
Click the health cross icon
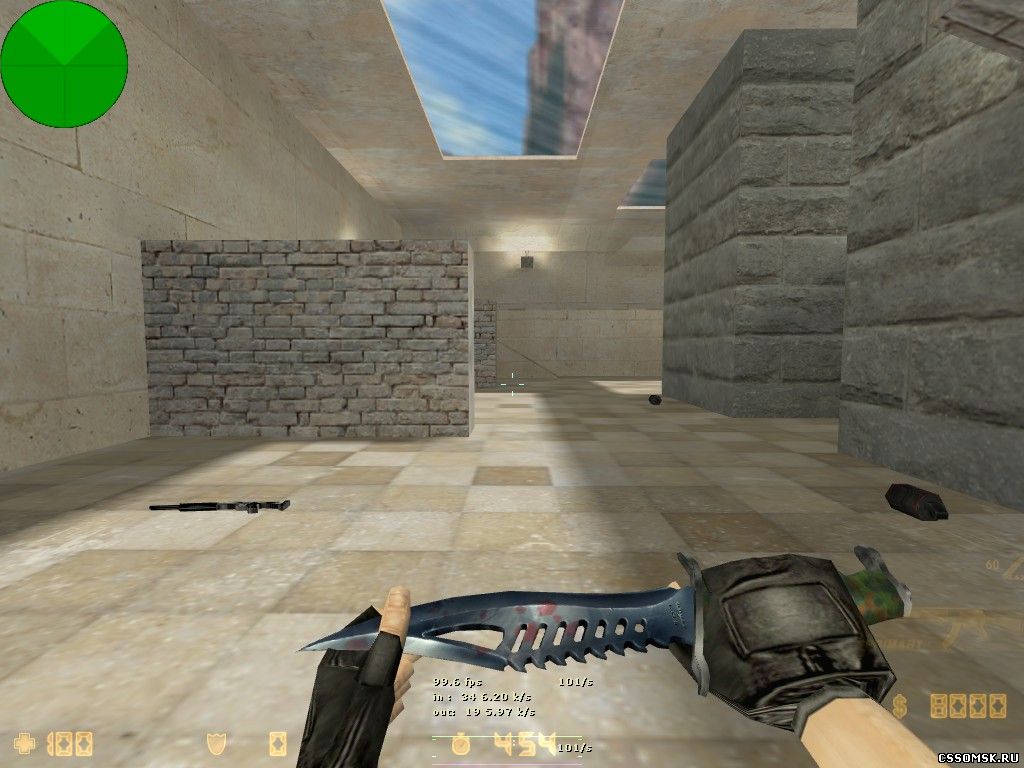[23, 743]
